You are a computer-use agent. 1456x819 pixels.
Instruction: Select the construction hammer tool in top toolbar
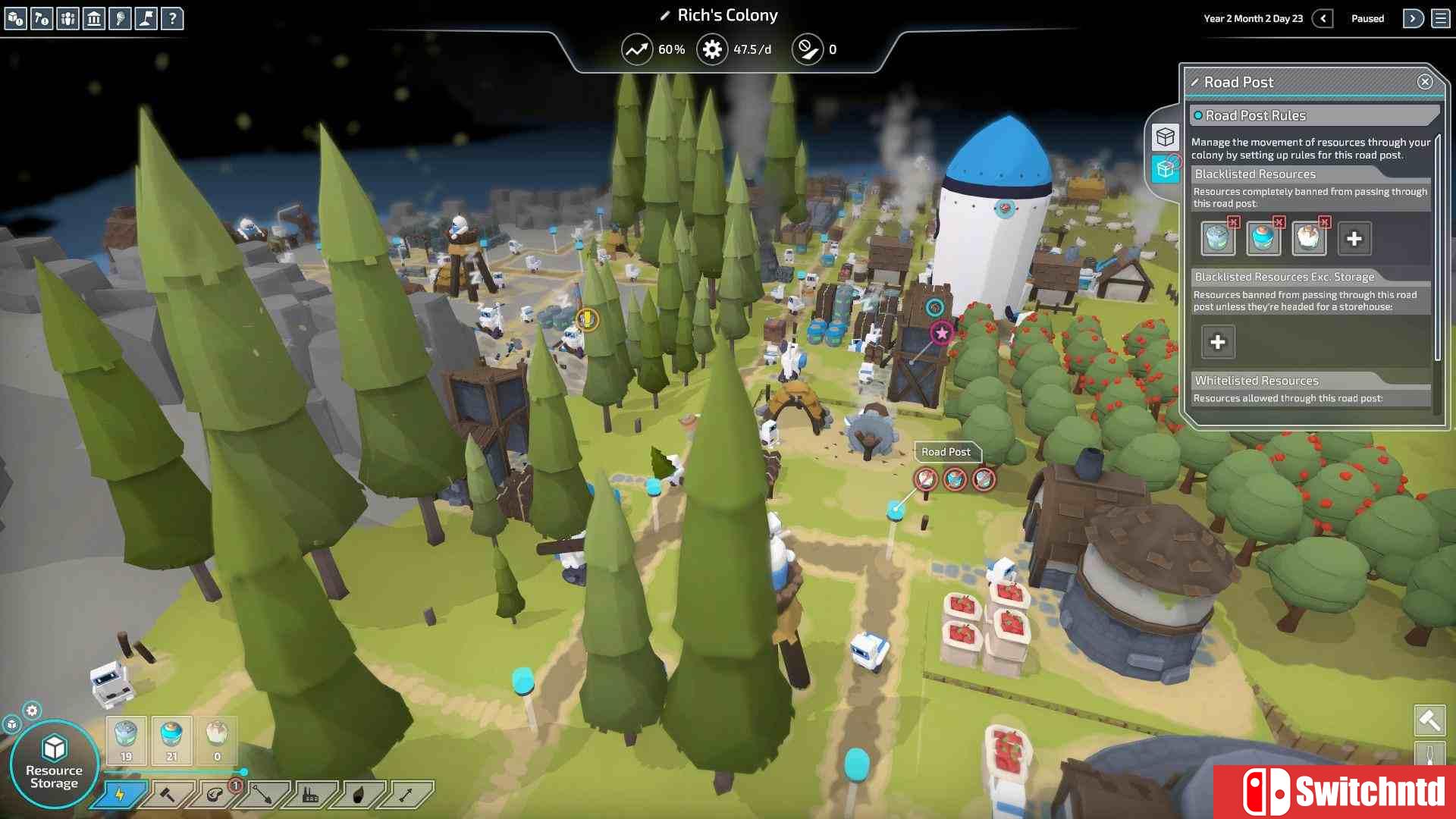[42, 19]
